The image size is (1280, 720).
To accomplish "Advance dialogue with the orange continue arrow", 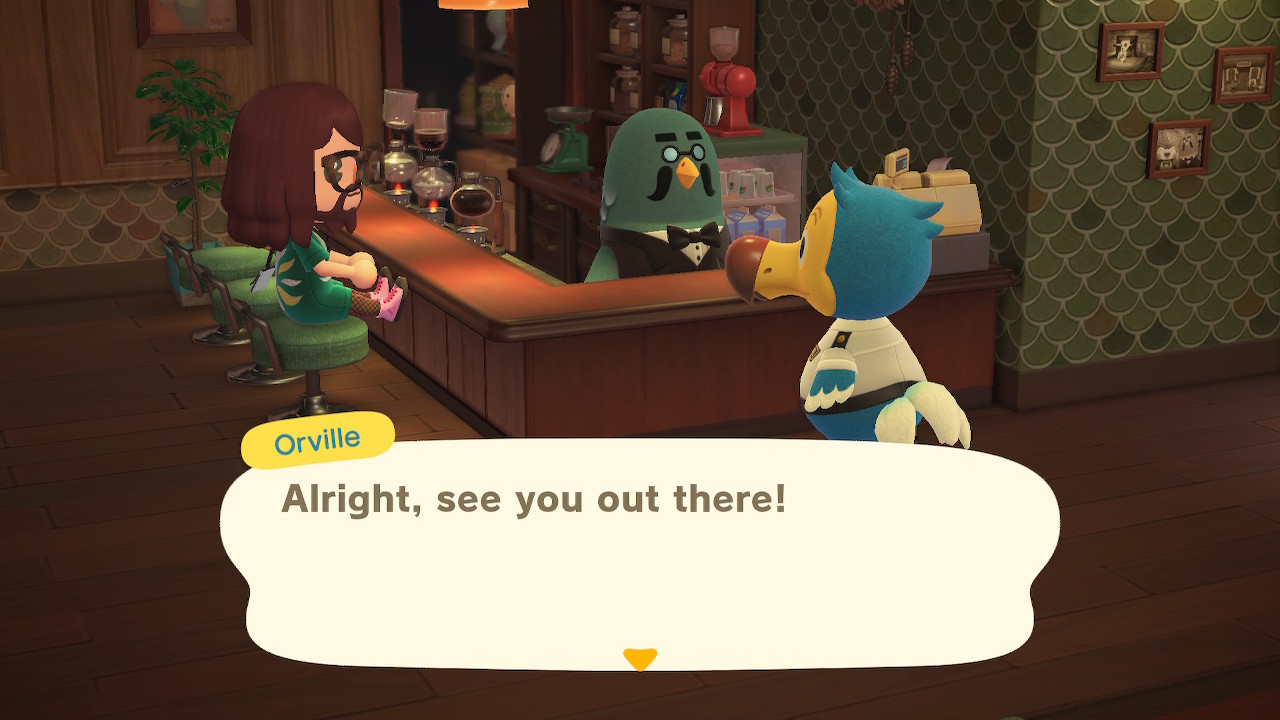I will coord(640,658).
